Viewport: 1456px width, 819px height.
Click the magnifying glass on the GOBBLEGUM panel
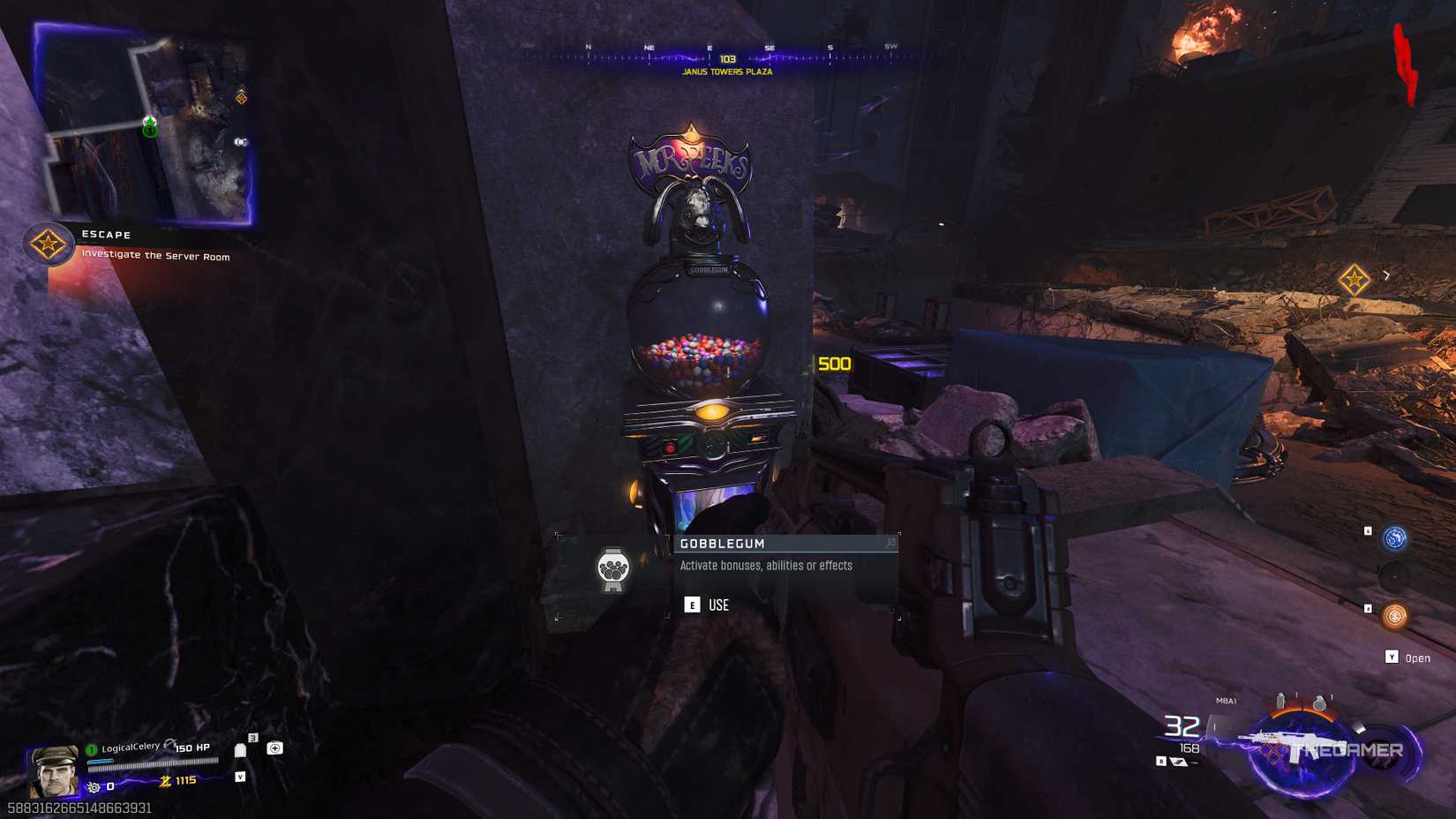tap(889, 544)
